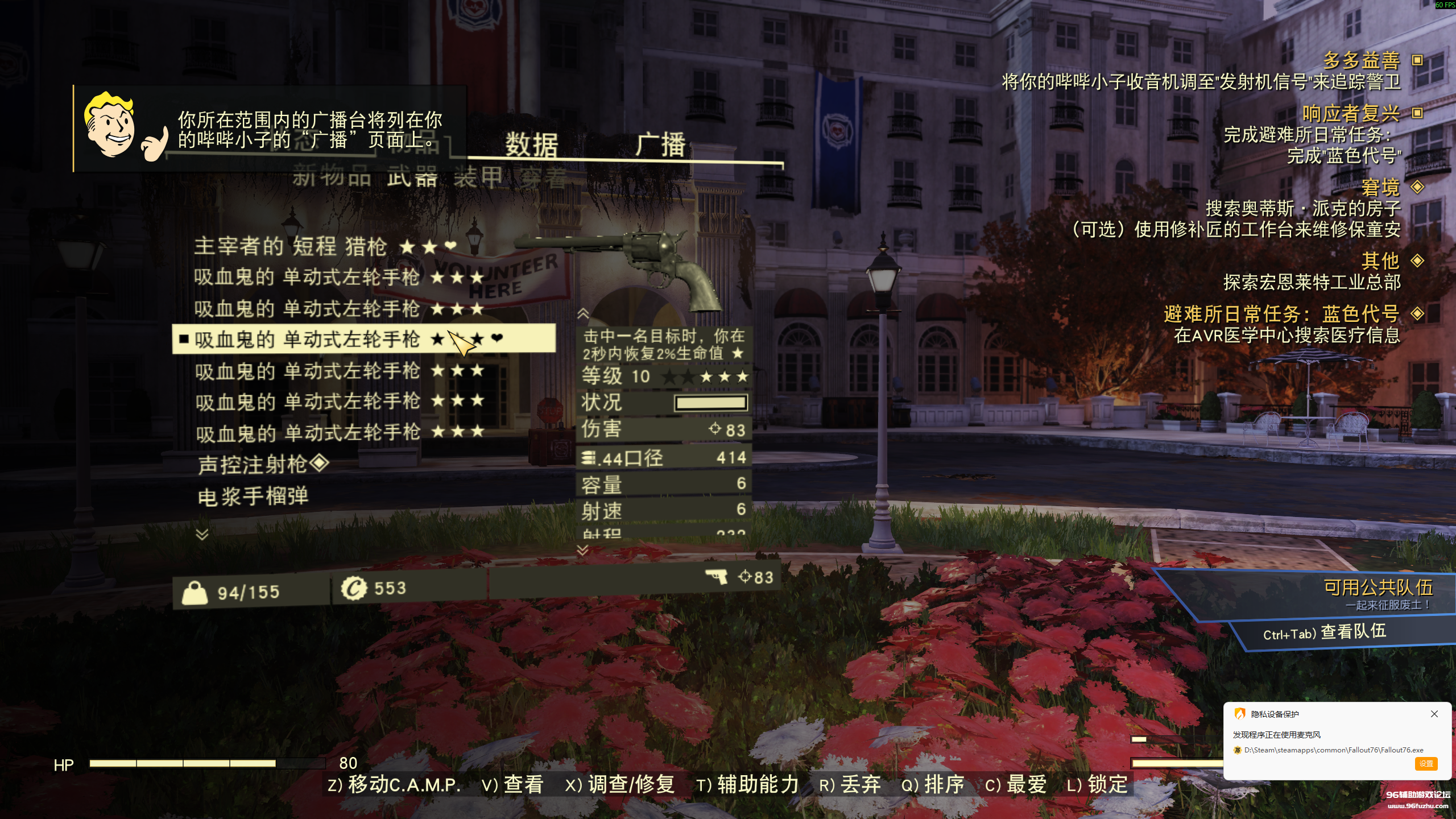Image resolution: width=1456 pixels, height=819 pixels.
Task: Click the bag weight icon showing 94/155
Action: (196, 593)
